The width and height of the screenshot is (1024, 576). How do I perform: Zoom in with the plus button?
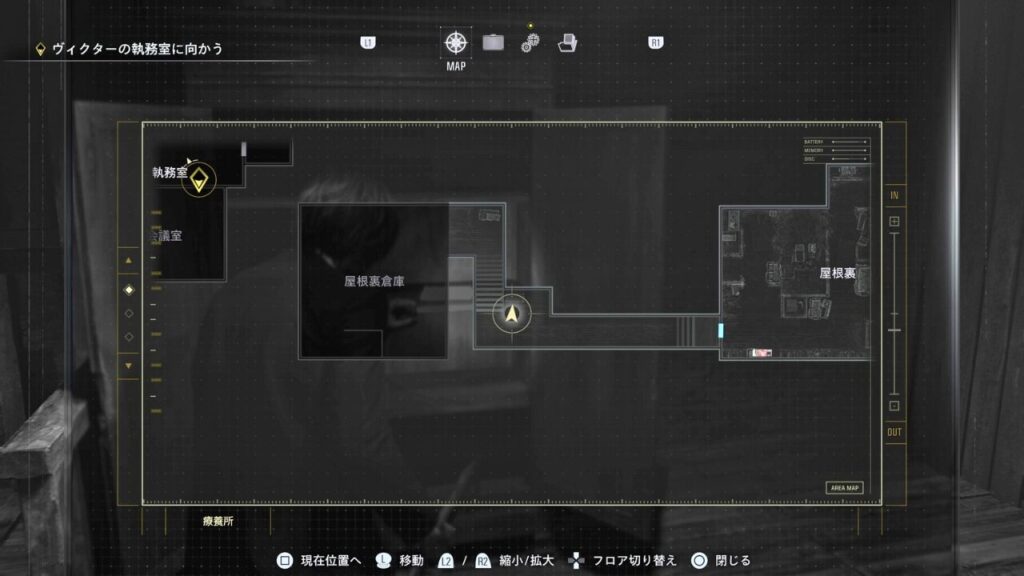pos(894,221)
